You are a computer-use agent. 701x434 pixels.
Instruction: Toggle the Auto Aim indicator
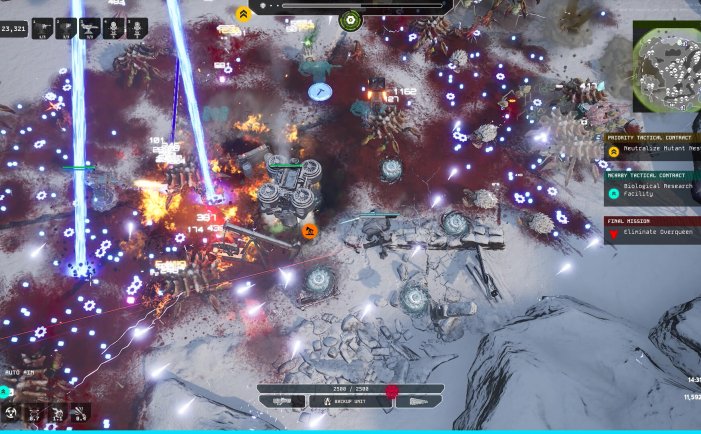pos(21,372)
